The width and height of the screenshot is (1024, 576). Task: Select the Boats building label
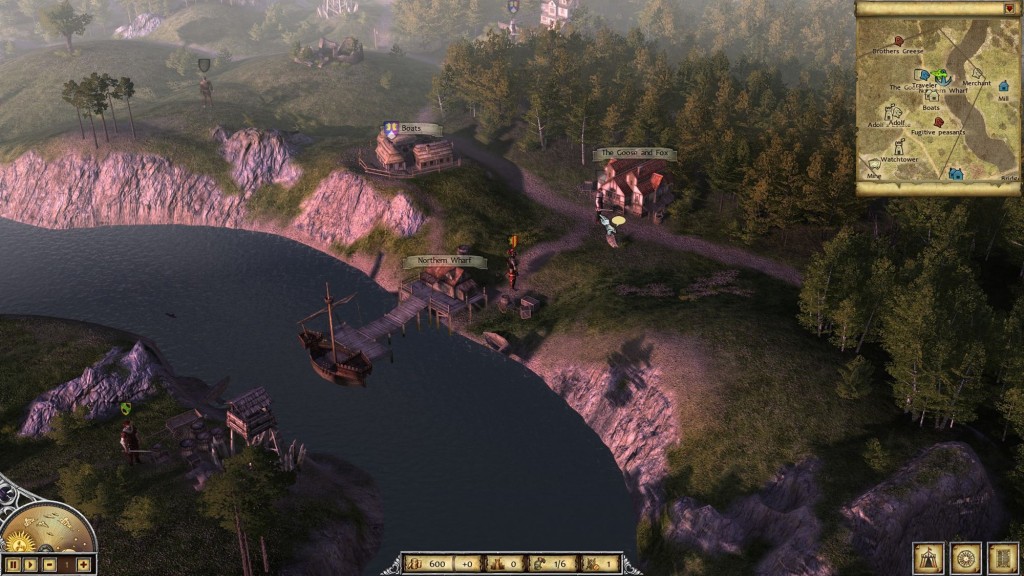pyautogui.click(x=413, y=129)
